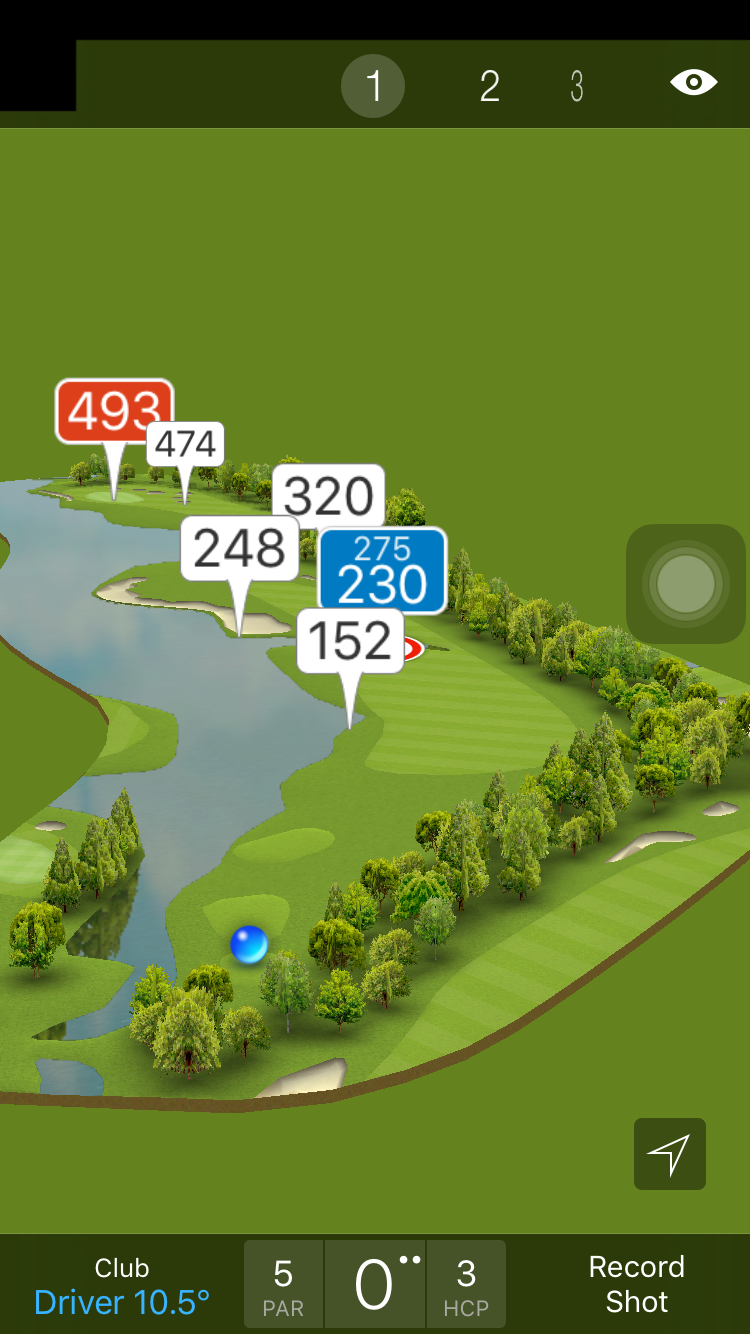The height and width of the screenshot is (1334, 750).
Task: Tap the blue 275/230 target marker
Action: 382,570
